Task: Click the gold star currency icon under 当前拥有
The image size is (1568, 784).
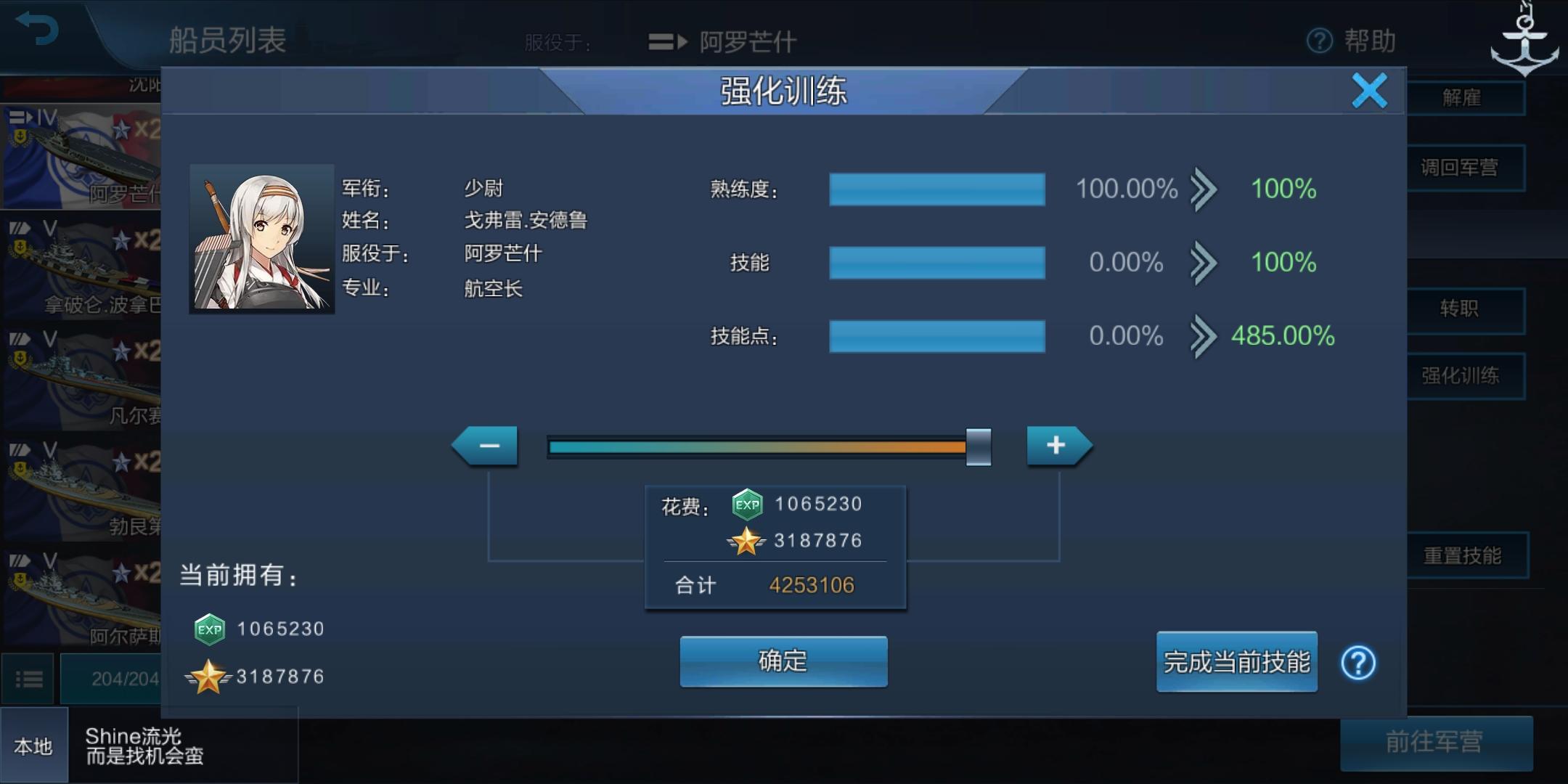Action: pos(208,676)
